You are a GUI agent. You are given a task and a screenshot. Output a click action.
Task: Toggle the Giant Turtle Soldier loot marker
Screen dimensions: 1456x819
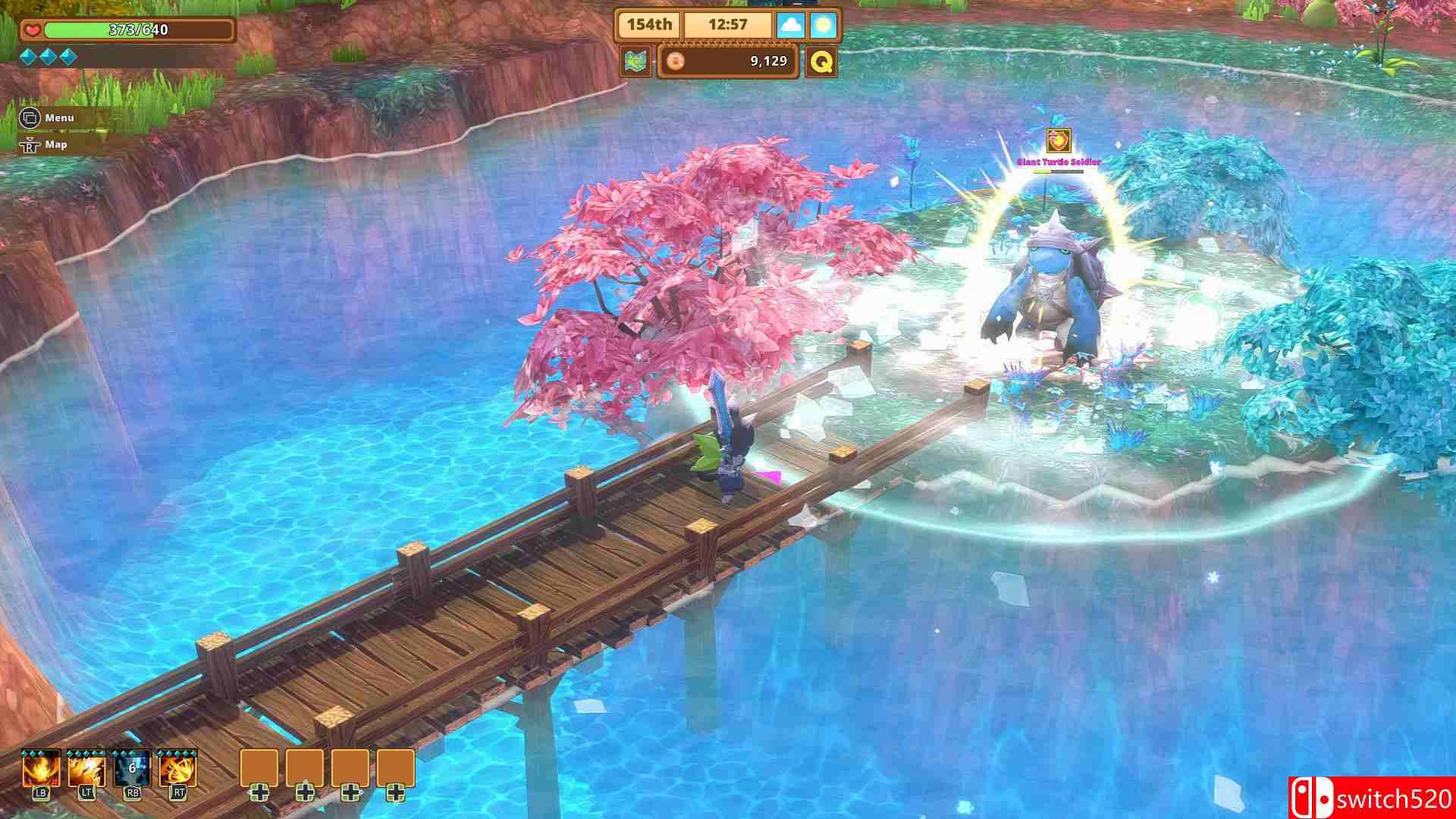pyautogui.click(x=1058, y=140)
